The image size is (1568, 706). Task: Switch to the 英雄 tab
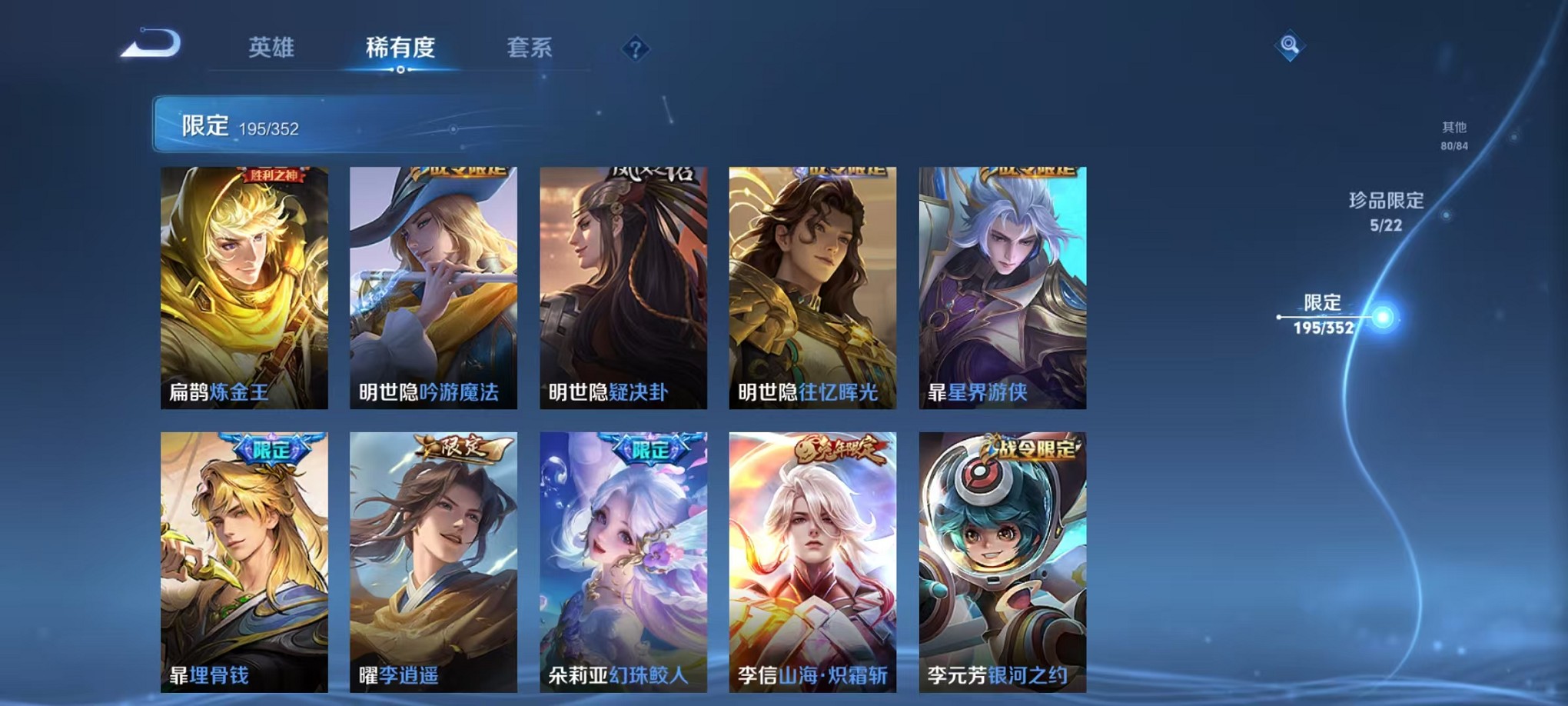[x=272, y=46]
